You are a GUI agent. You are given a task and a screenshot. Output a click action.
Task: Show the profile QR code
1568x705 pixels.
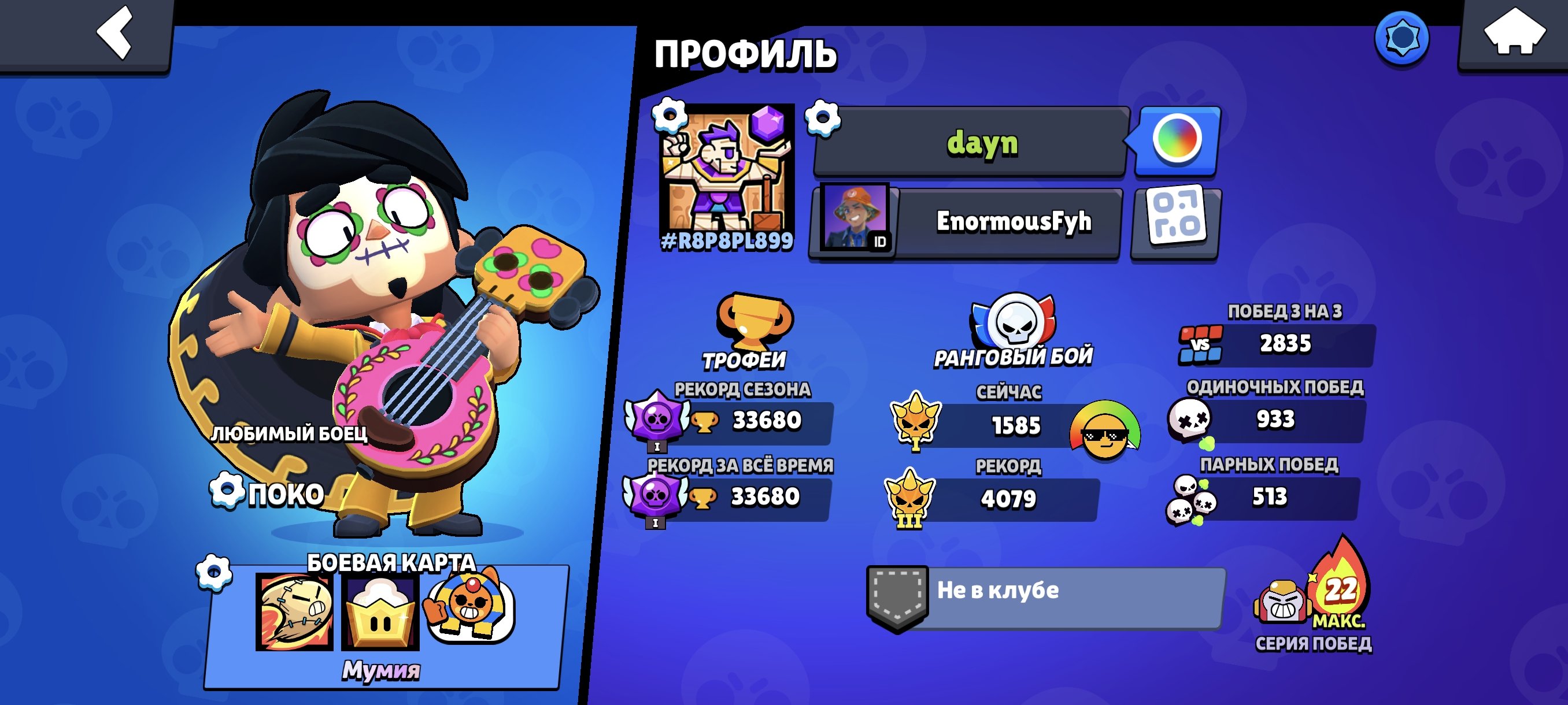1175,222
